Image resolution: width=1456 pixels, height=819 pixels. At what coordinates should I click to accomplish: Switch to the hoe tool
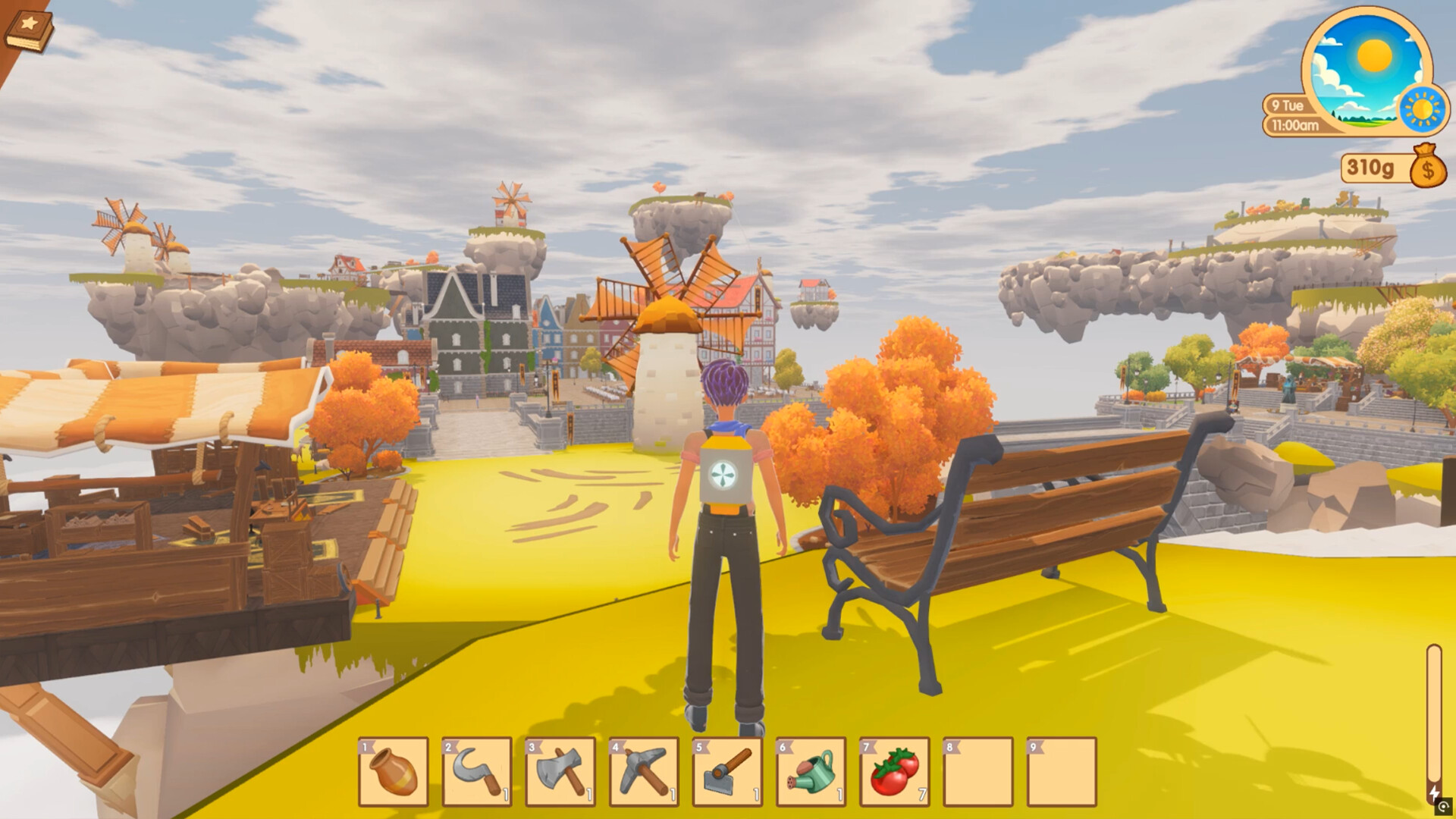pos(727,771)
